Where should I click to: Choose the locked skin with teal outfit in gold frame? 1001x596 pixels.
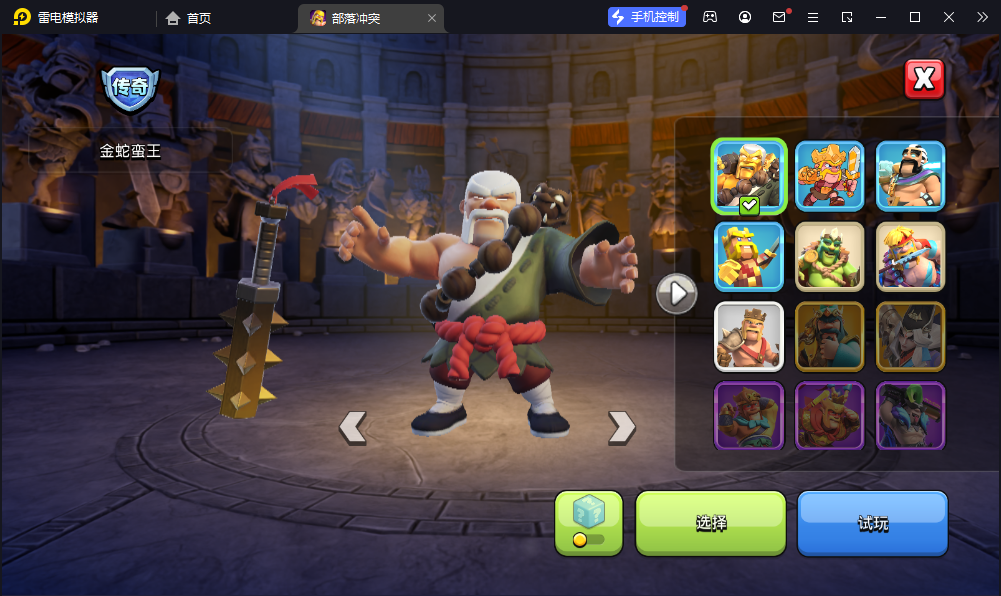click(830, 336)
